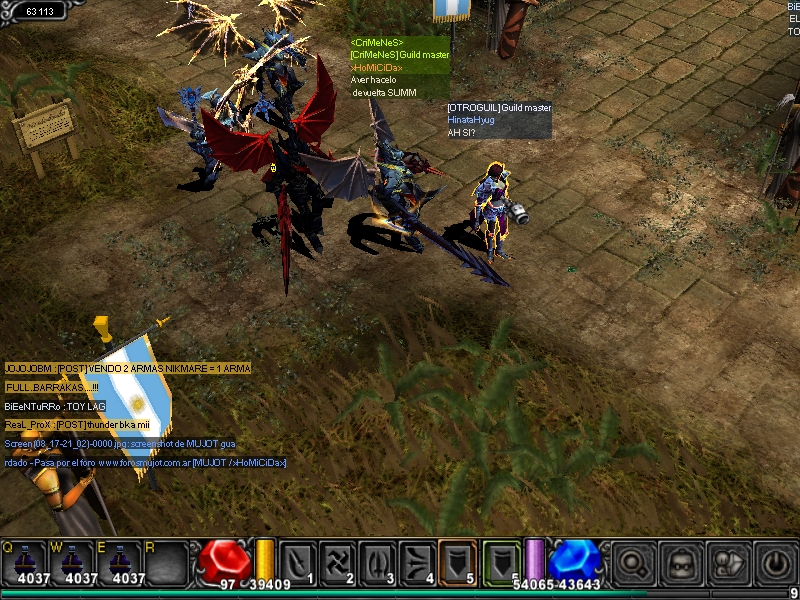Select the orange-framed skill in slot 5
800x600 pixels.
(457, 562)
